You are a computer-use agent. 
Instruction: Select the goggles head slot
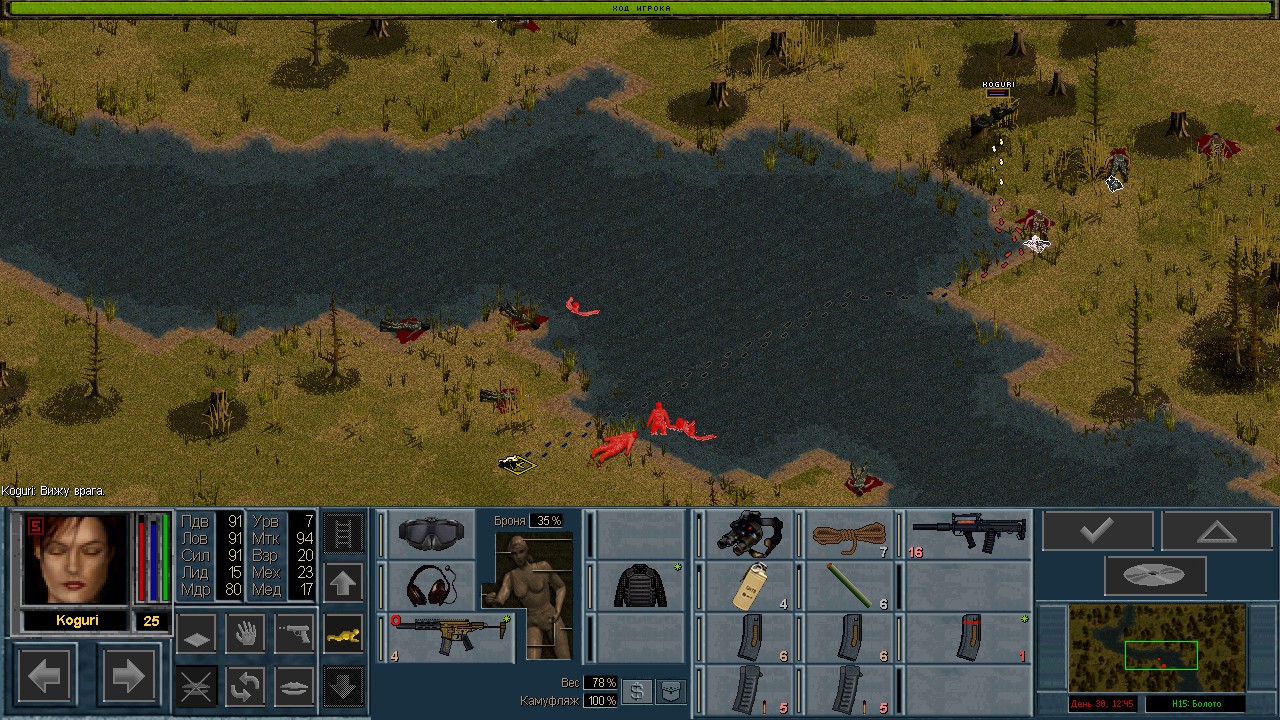(x=431, y=534)
